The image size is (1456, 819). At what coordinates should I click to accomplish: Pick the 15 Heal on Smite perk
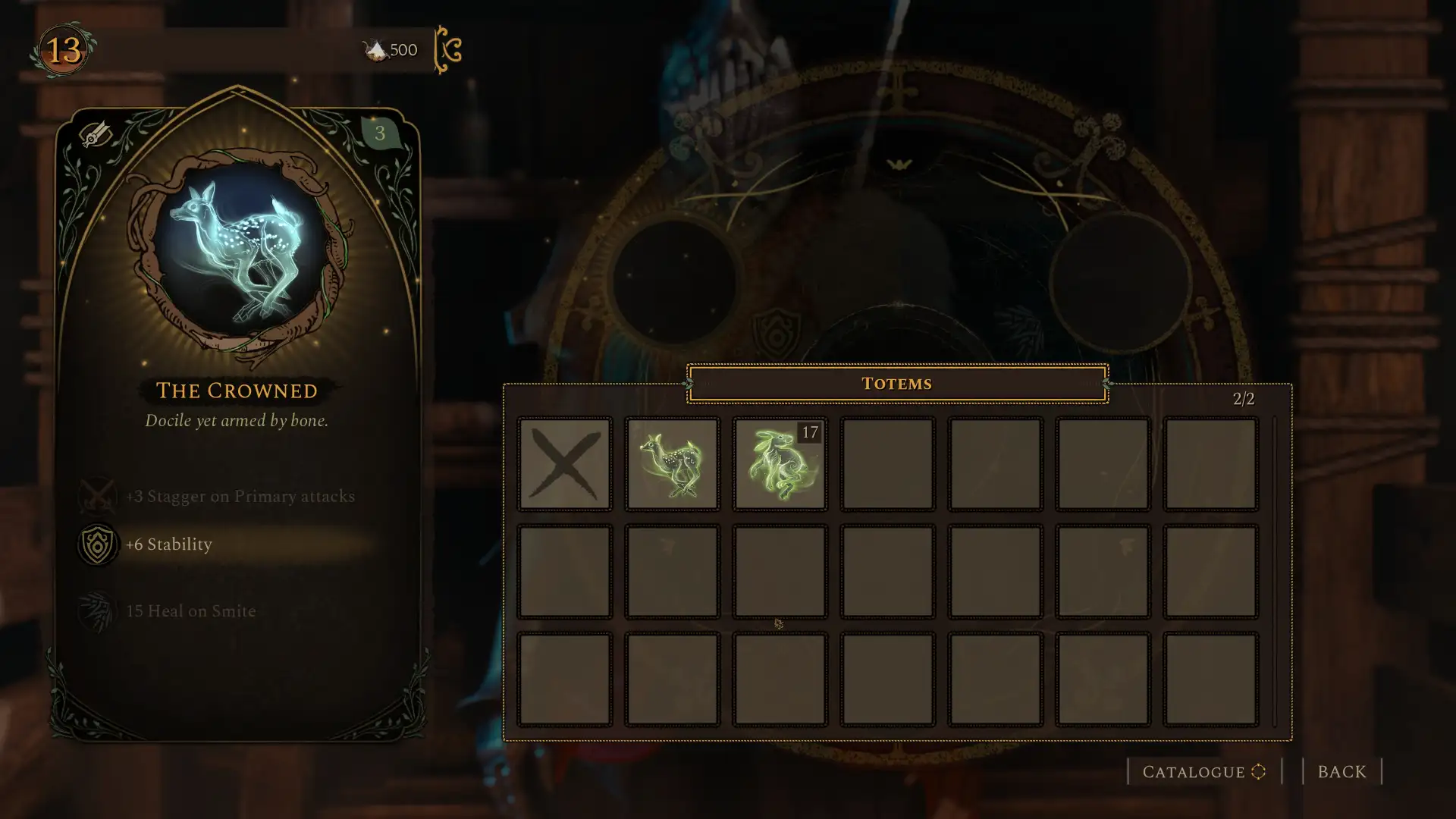(190, 611)
